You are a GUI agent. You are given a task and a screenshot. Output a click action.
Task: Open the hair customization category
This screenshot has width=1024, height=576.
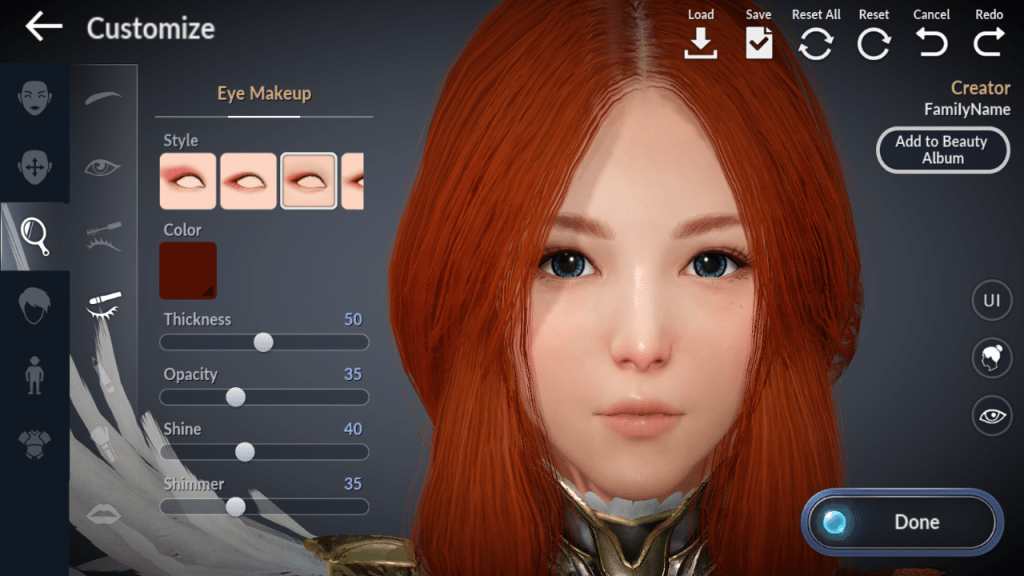[x=35, y=304]
